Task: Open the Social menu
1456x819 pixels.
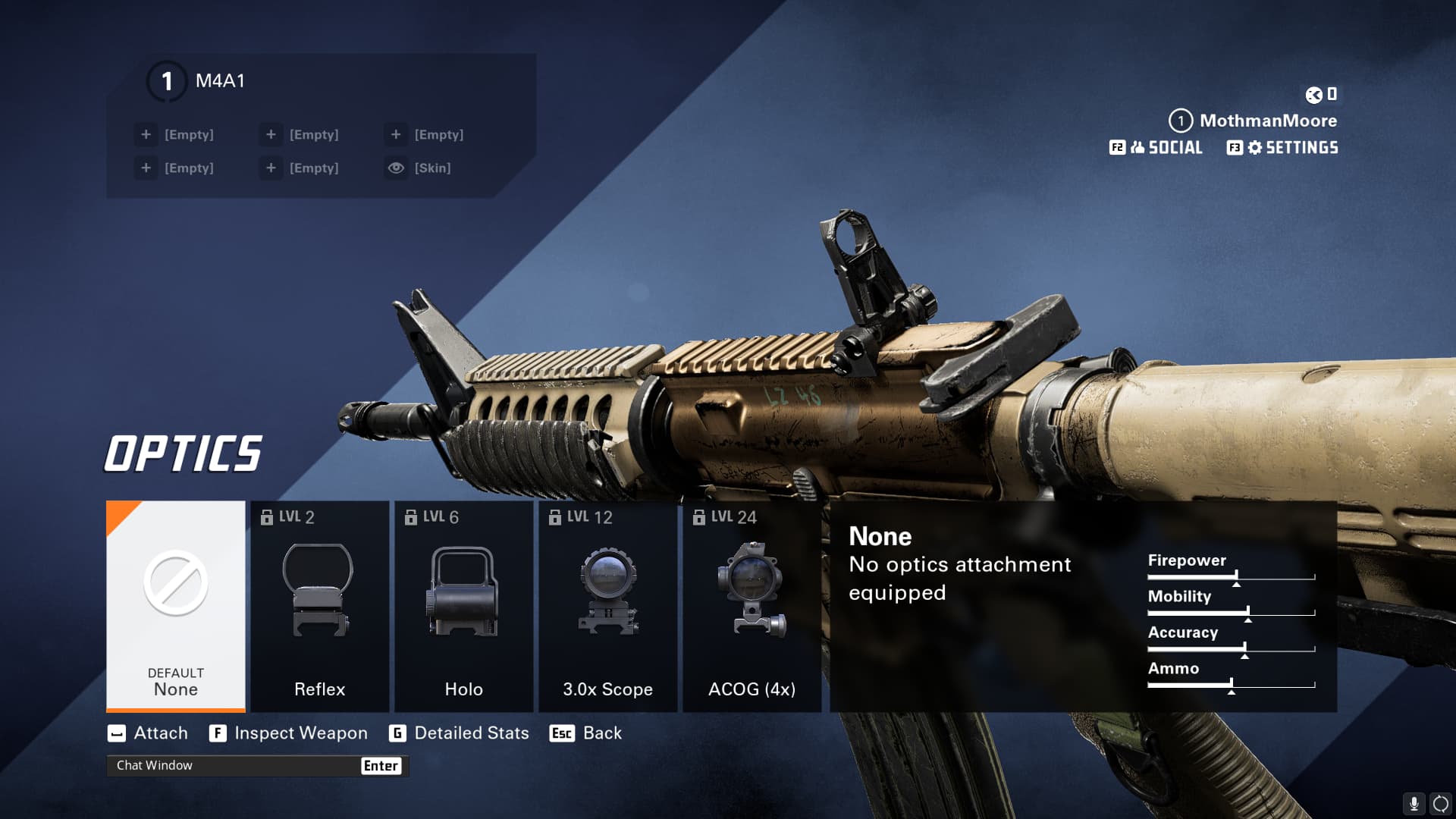Action: (x=1156, y=148)
